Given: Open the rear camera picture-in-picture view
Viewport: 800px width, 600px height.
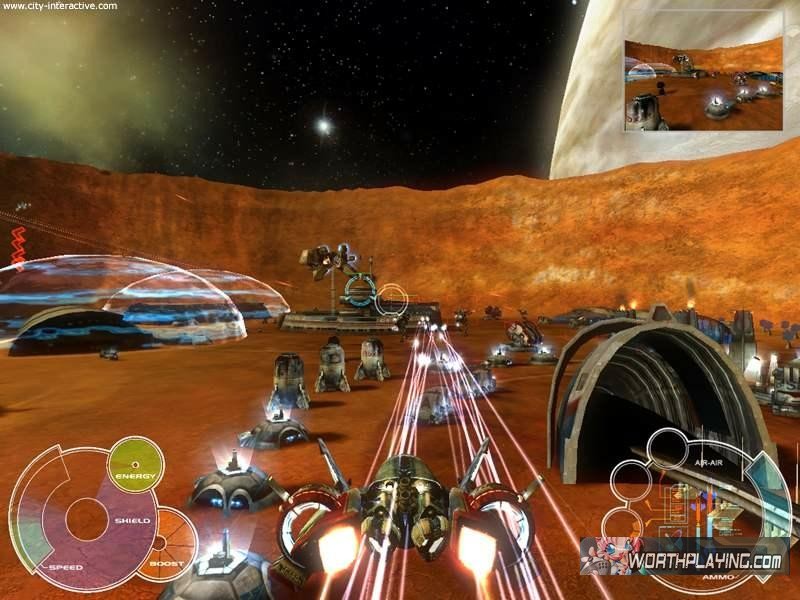Looking at the screenshot, I should [703, 85].
